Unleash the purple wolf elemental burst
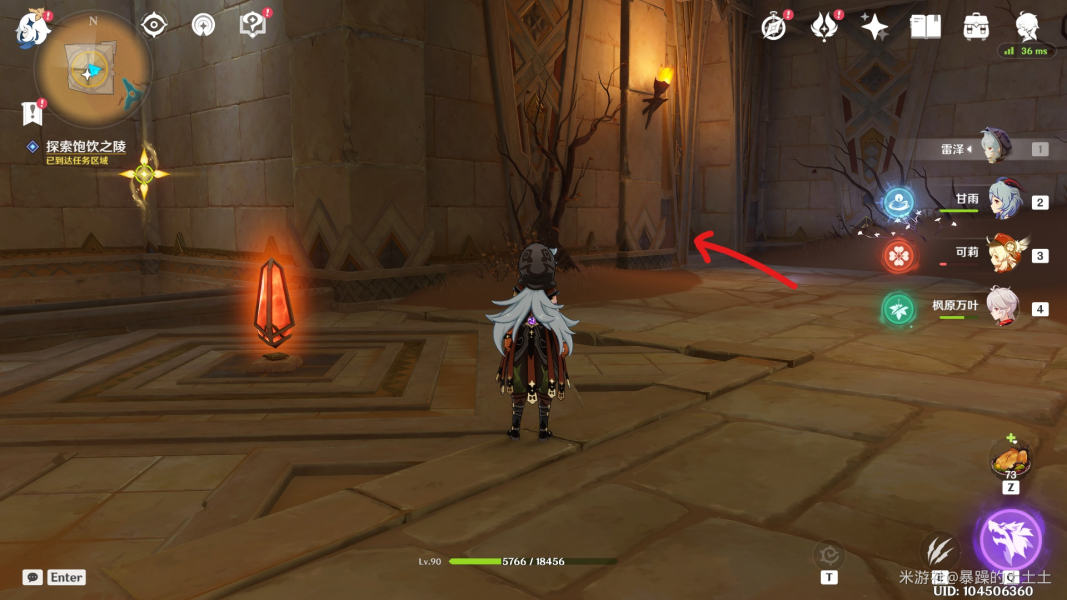 click(1010, 540)
